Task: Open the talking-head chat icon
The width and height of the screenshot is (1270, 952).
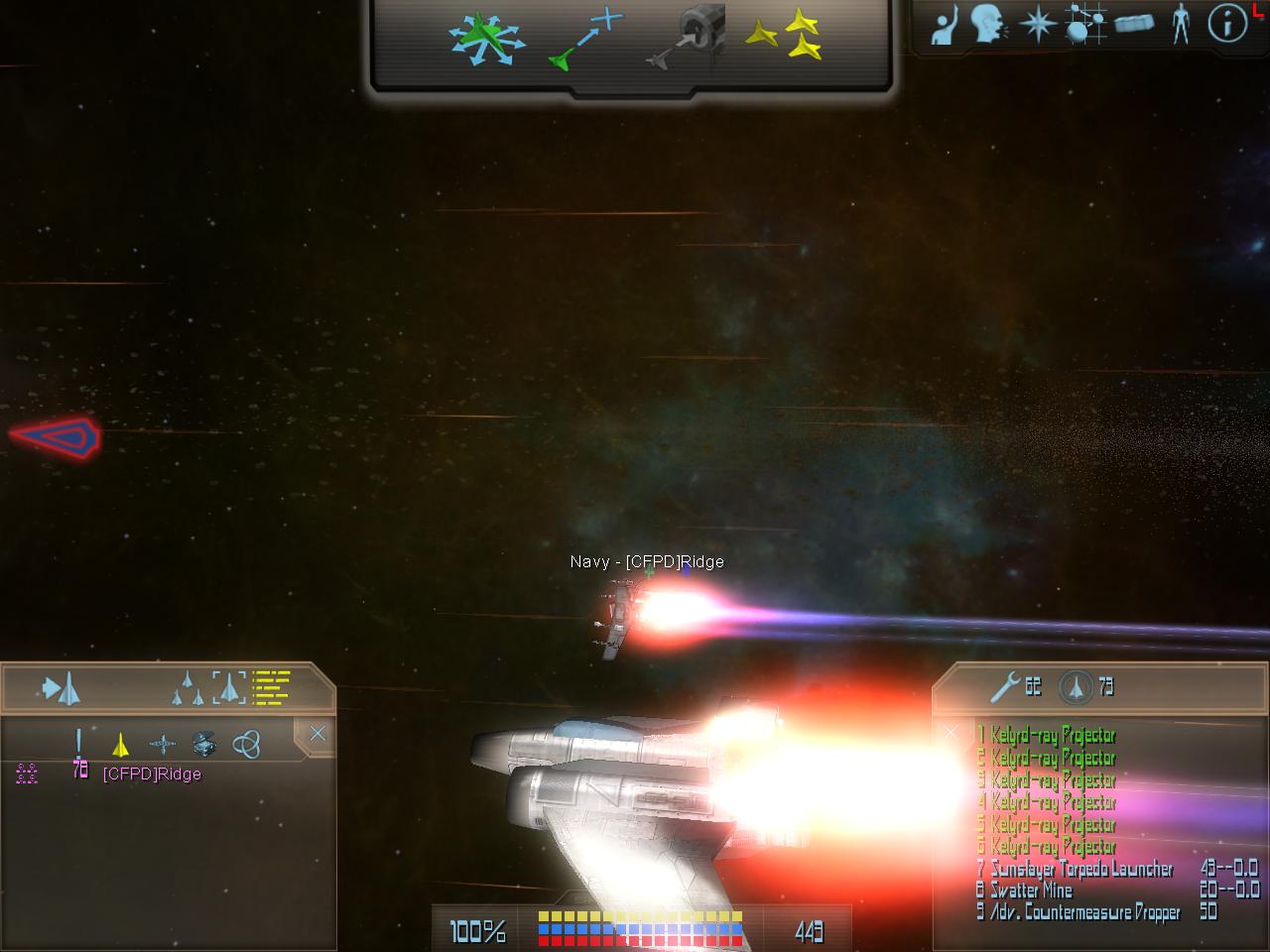Action: point(988,25)
